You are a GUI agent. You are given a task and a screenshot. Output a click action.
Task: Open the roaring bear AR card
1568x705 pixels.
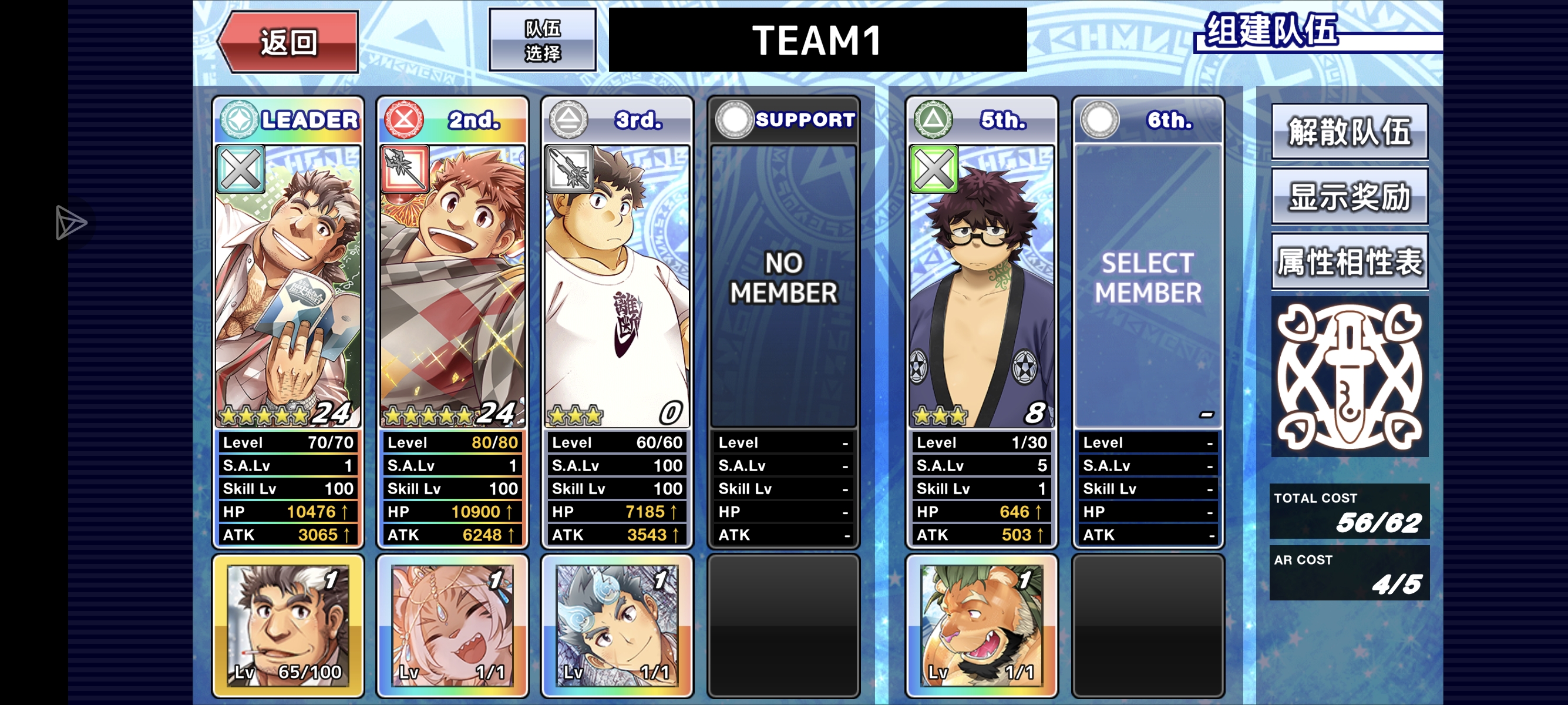(x=981, y=625)
